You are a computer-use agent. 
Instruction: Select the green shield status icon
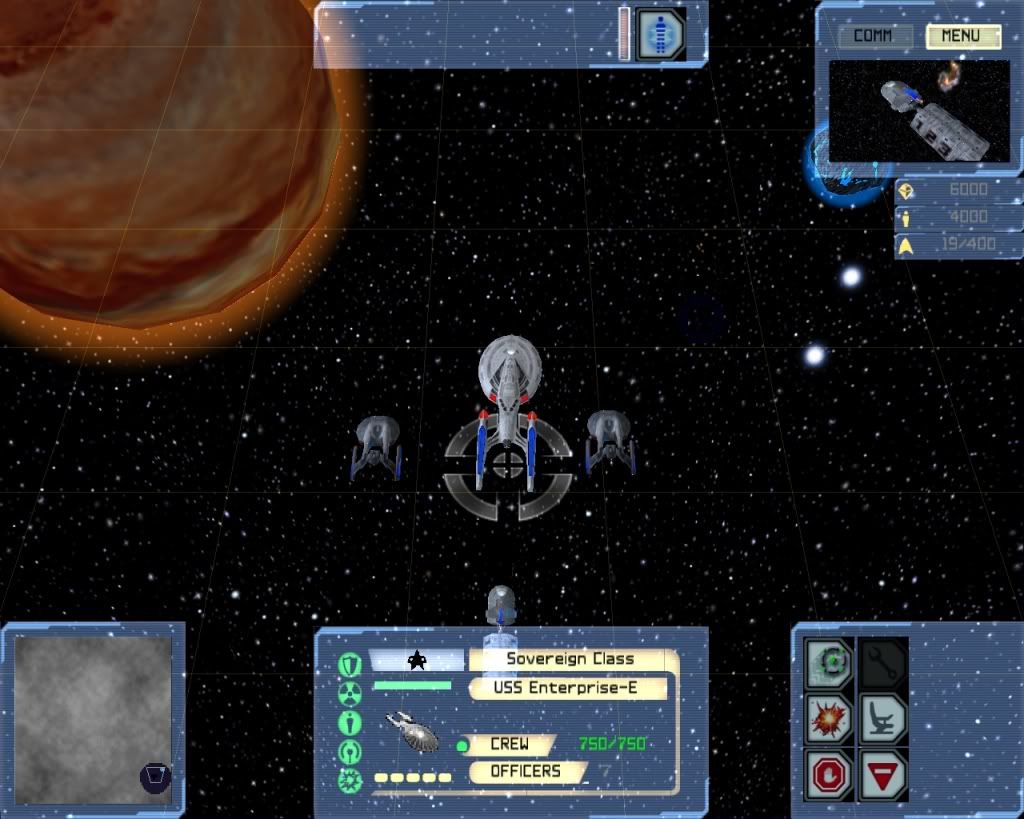pyautogui.click(x=350, y=664)
